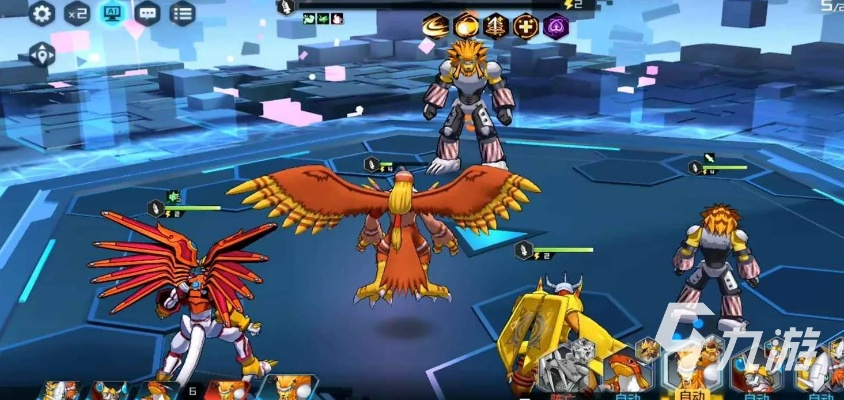Select the upward arrows buff skill icon
Image resolution: width=844 pixels, height=400 pixels.
pyautogui.click(x=496, y=26)
